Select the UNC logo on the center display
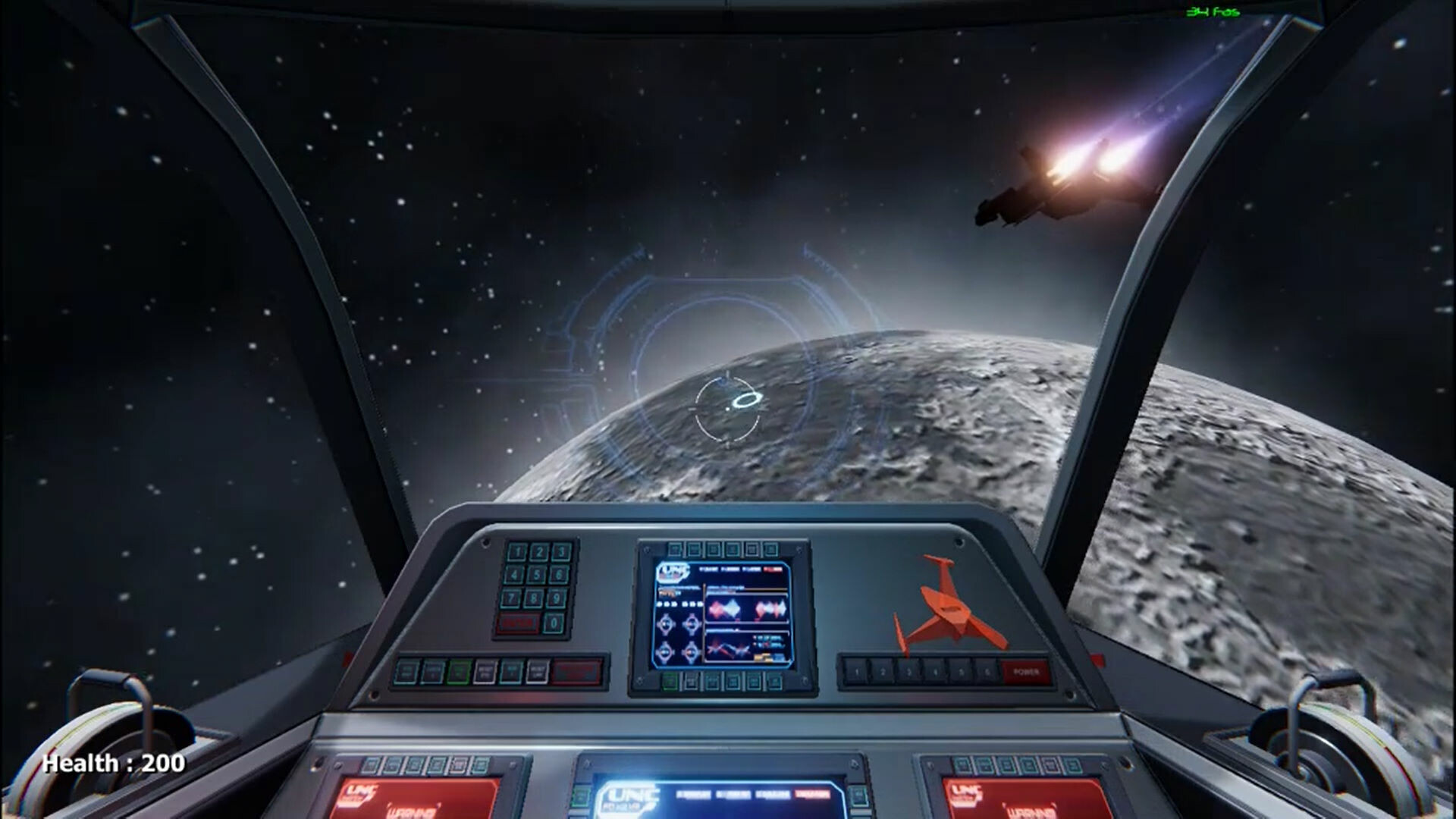Screen dimensions: 1456x819 pyautogui.click(x=674, y=572)
